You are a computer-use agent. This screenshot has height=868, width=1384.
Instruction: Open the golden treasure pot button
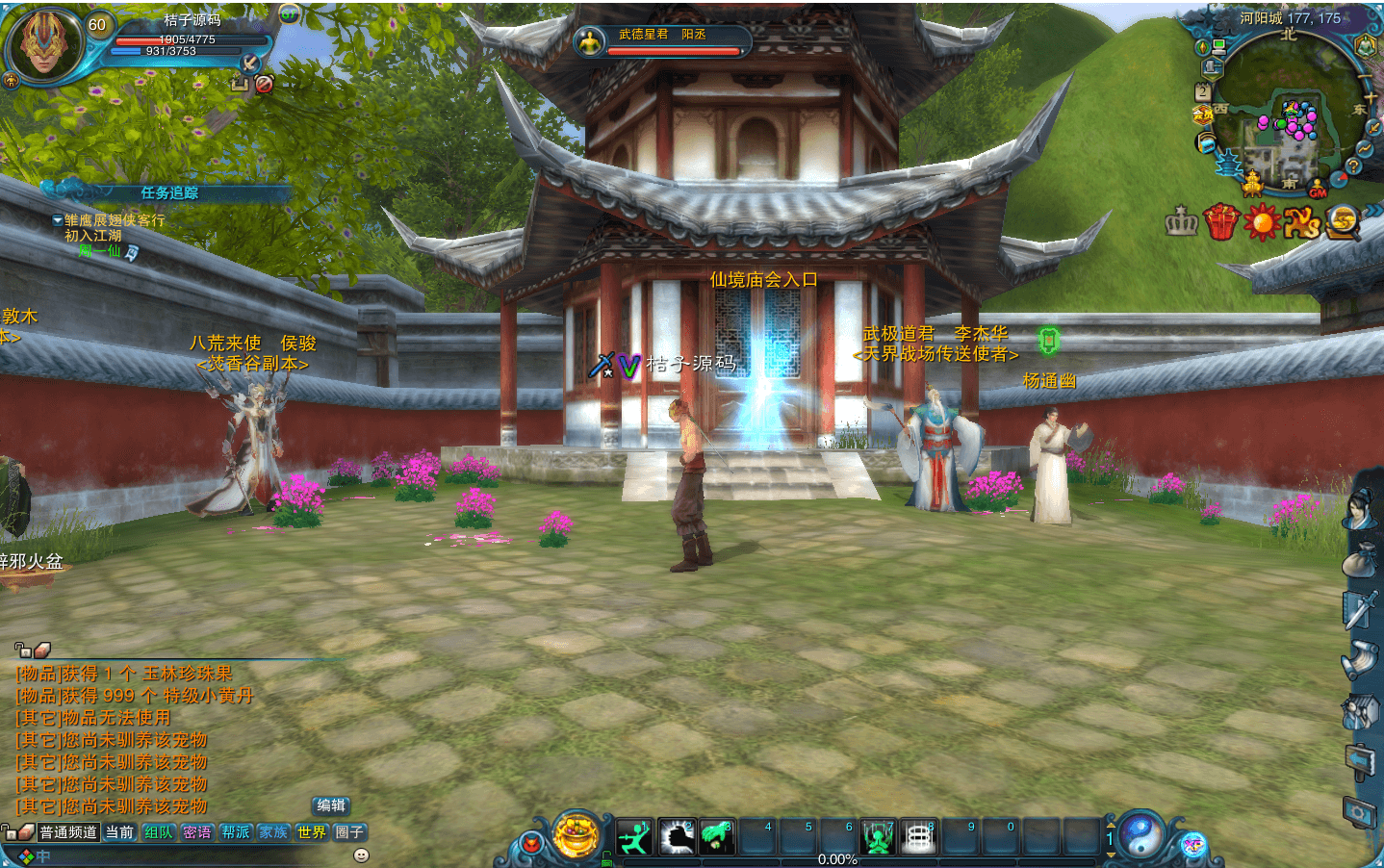[x=577, y=834]
